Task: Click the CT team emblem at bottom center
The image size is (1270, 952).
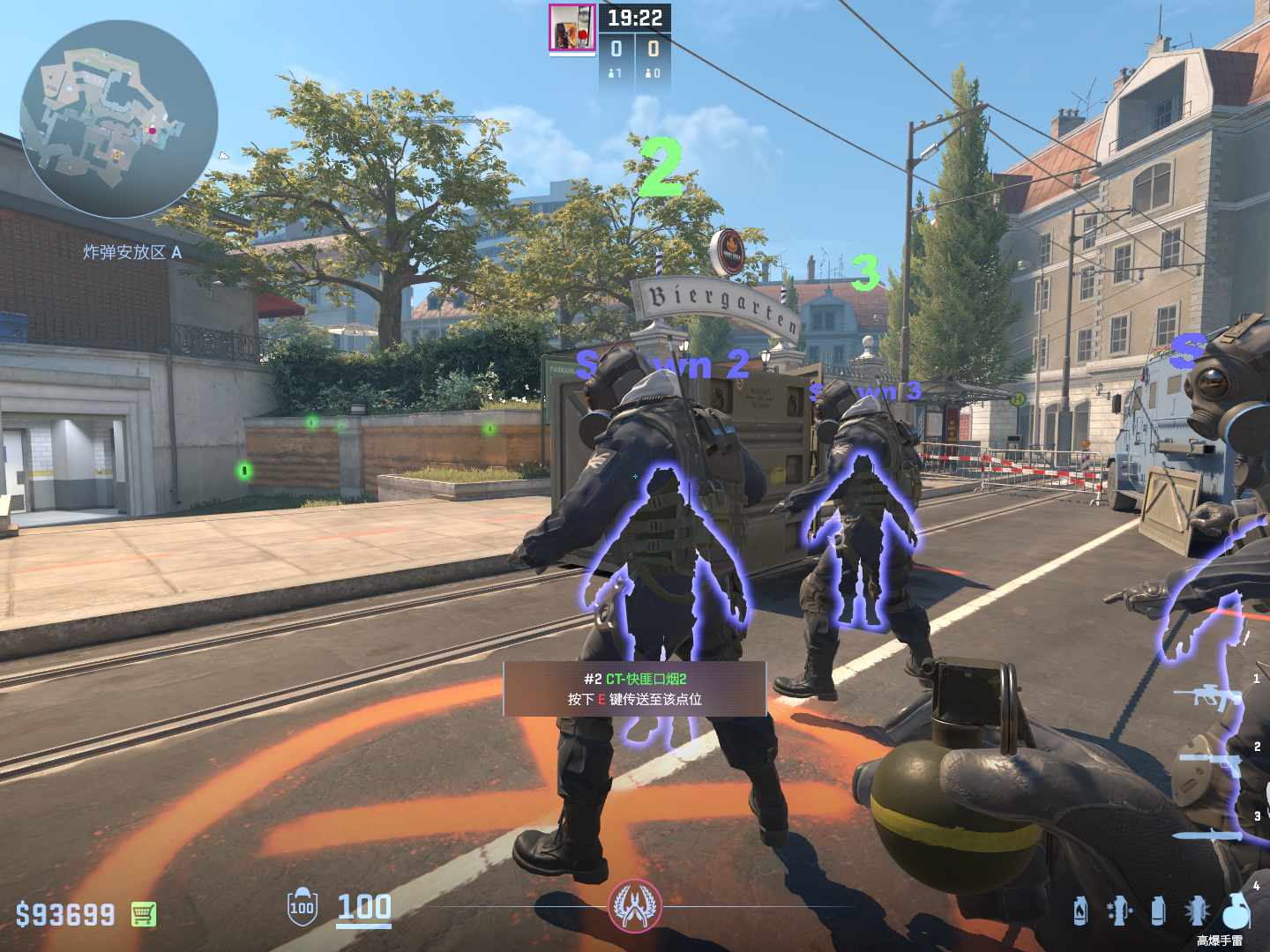Action: coord(634,906)
